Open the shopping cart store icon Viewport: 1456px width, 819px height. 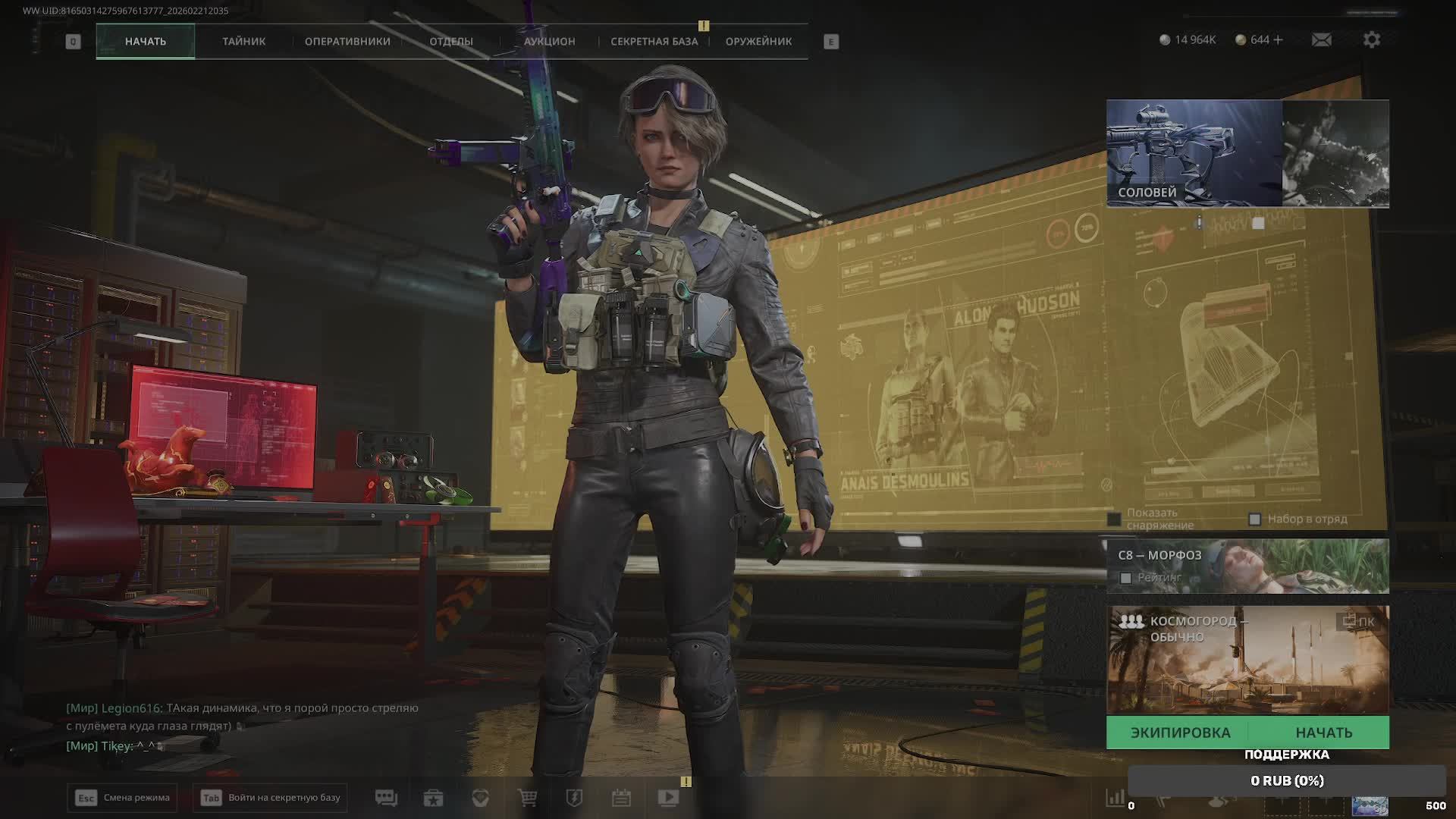click(x=527, y=798)
